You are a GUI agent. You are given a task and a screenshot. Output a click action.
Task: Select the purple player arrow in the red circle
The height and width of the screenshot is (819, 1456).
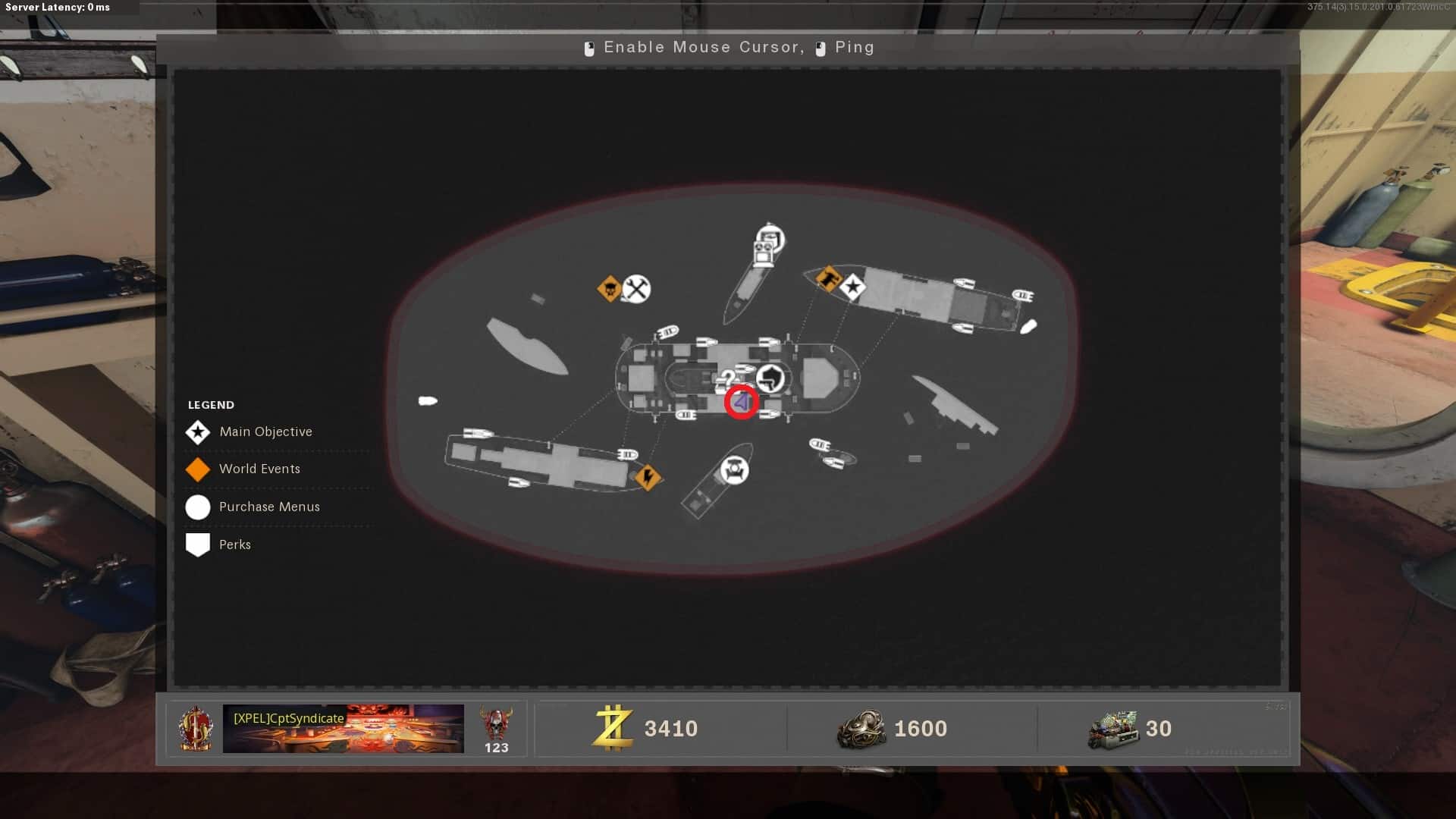[742, 402]
